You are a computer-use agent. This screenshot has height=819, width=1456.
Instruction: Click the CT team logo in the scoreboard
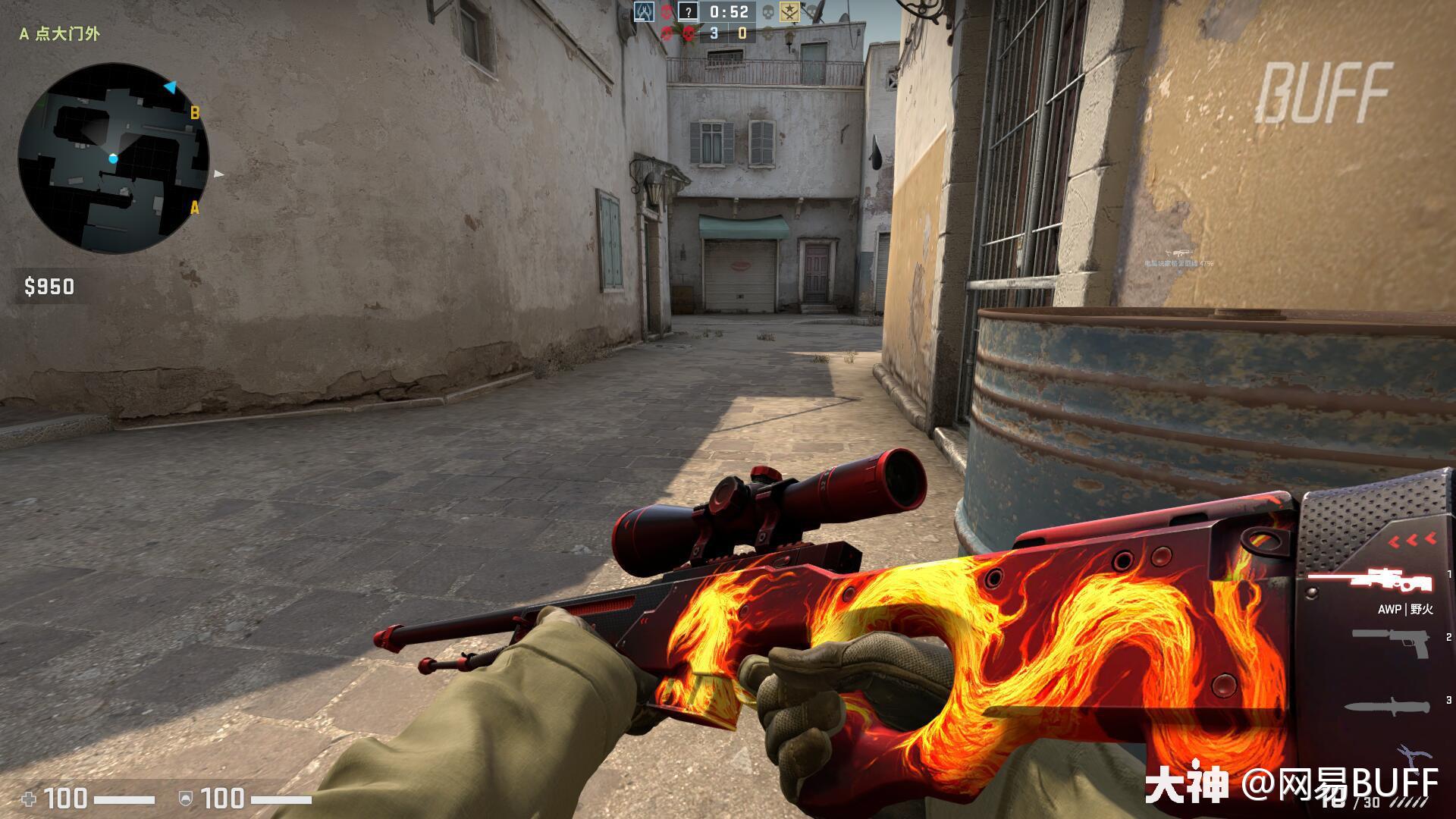(645, 12)
